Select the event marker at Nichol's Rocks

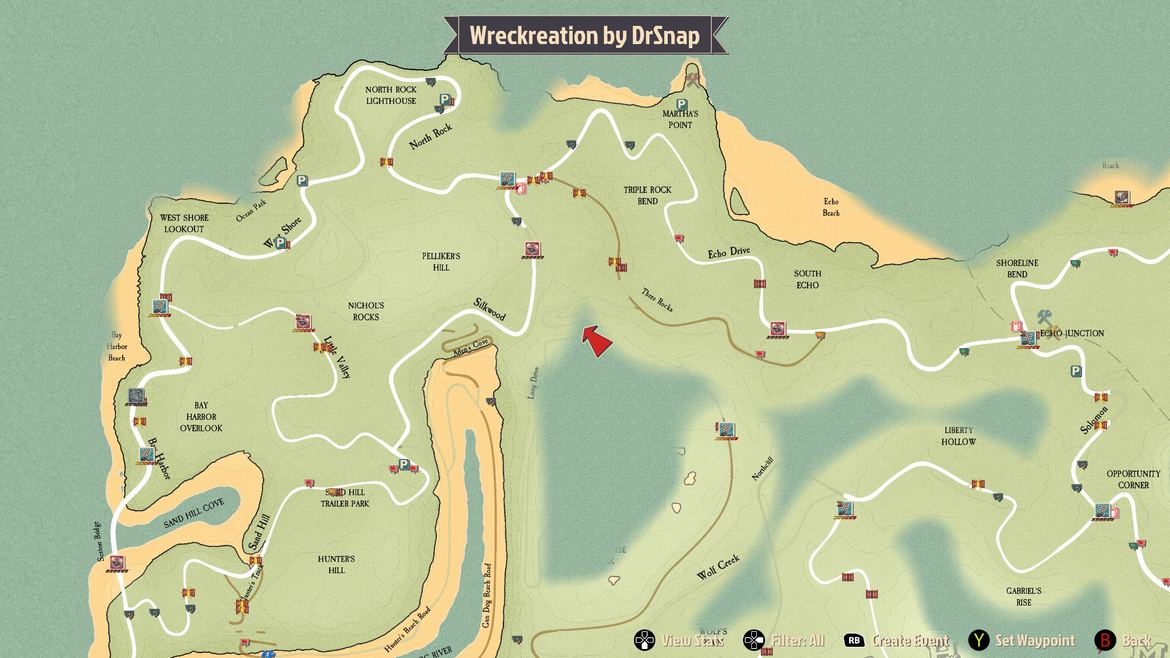[x=303, y=321]
